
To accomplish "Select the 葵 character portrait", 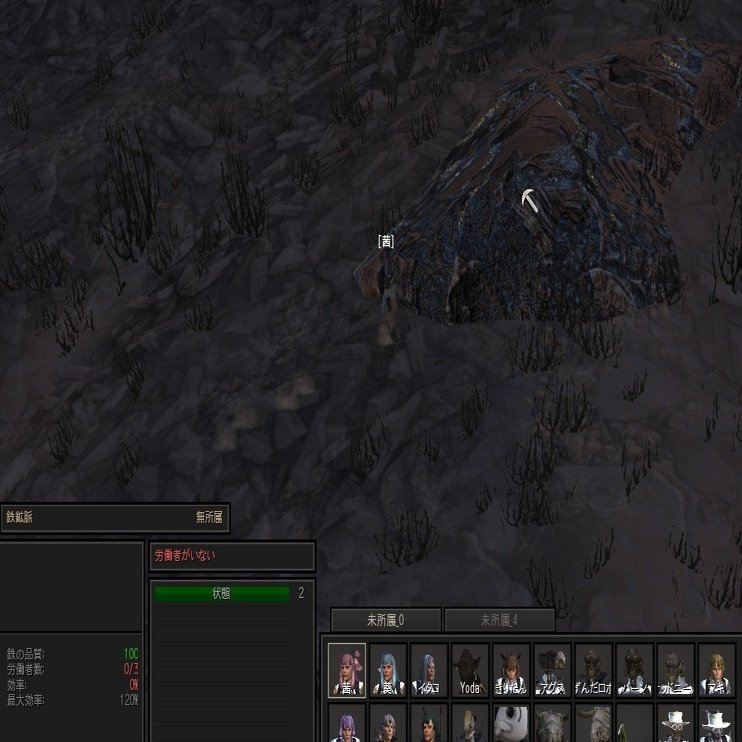I will pos(388,669).
